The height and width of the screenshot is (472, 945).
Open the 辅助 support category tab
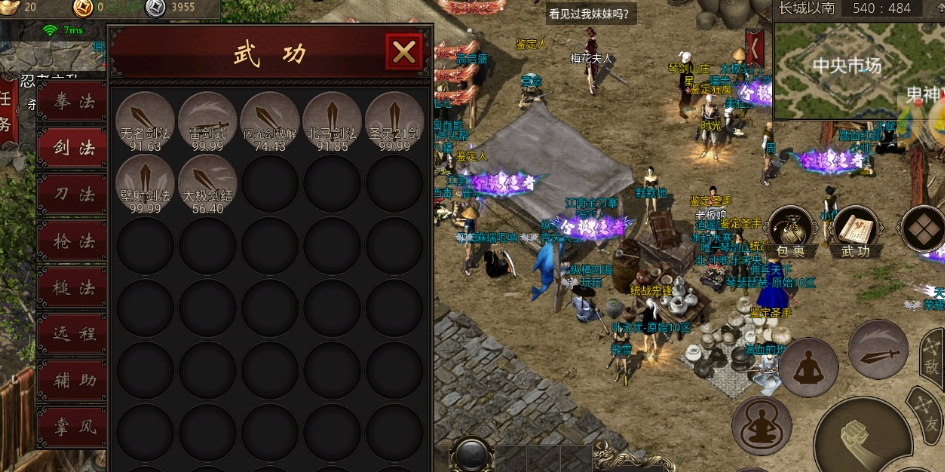coord(73,381)
